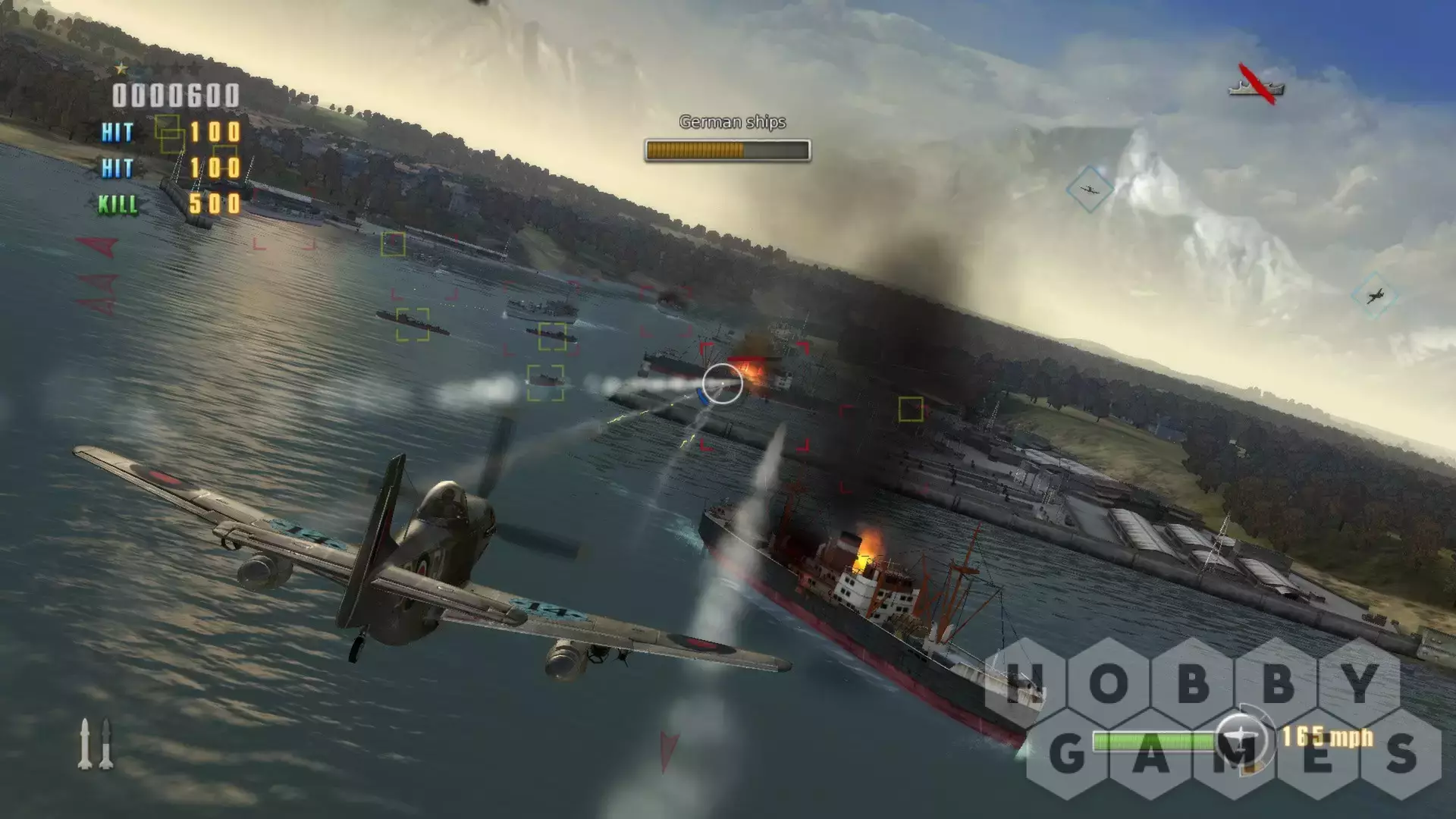Click the circular aiming reticle
Image resolution: width=1456 pixels, height=819 pixels.
[x=722, y=384]
